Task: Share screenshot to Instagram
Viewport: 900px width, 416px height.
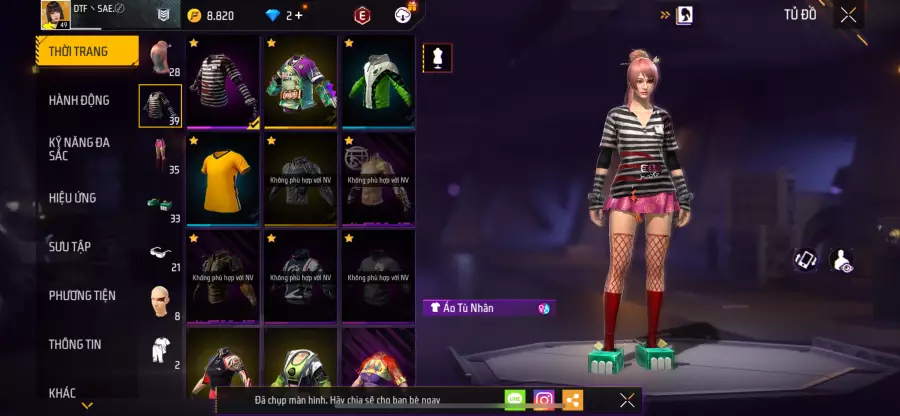Action: 544,400
